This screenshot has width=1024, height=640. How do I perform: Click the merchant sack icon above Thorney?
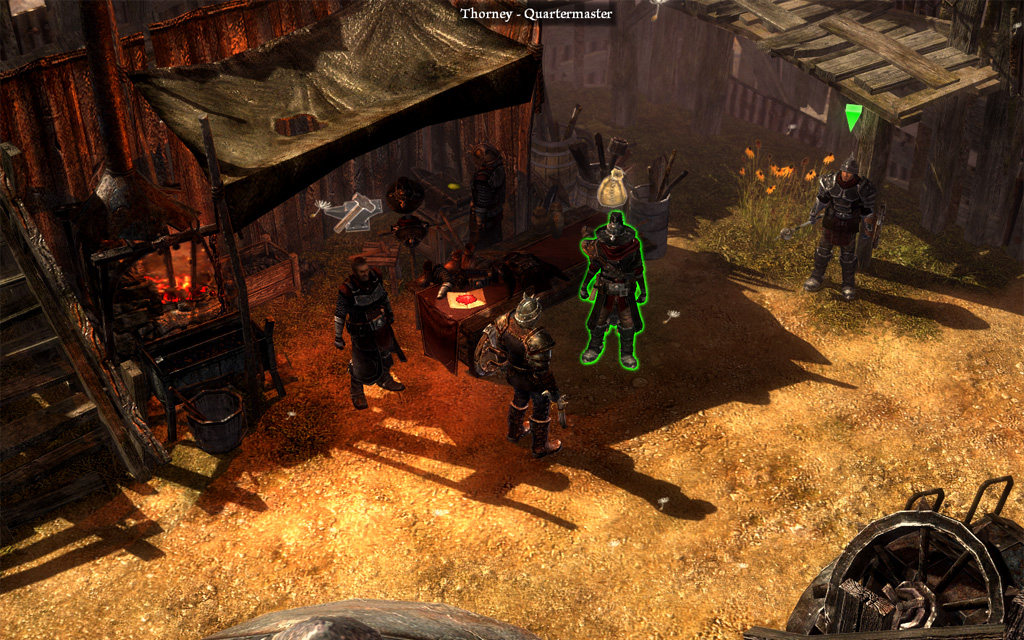pyautogui.click(x=612, y=191)
